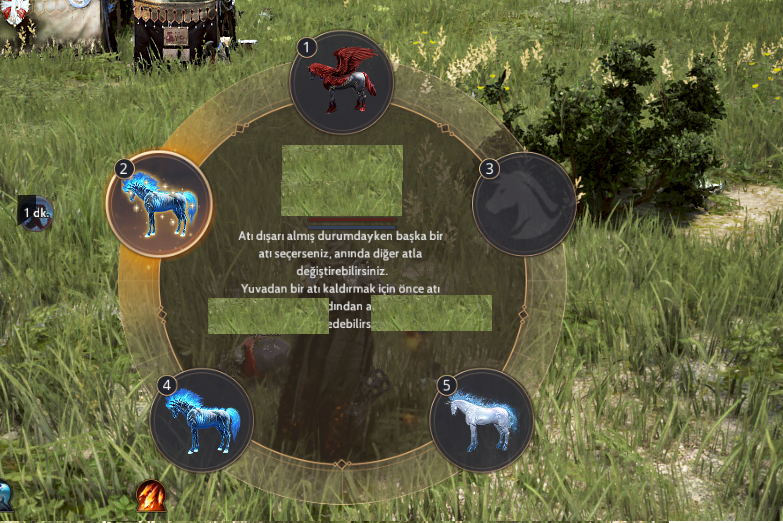
Task: Select the white horse in slot 5
Action: pos(481,420)
